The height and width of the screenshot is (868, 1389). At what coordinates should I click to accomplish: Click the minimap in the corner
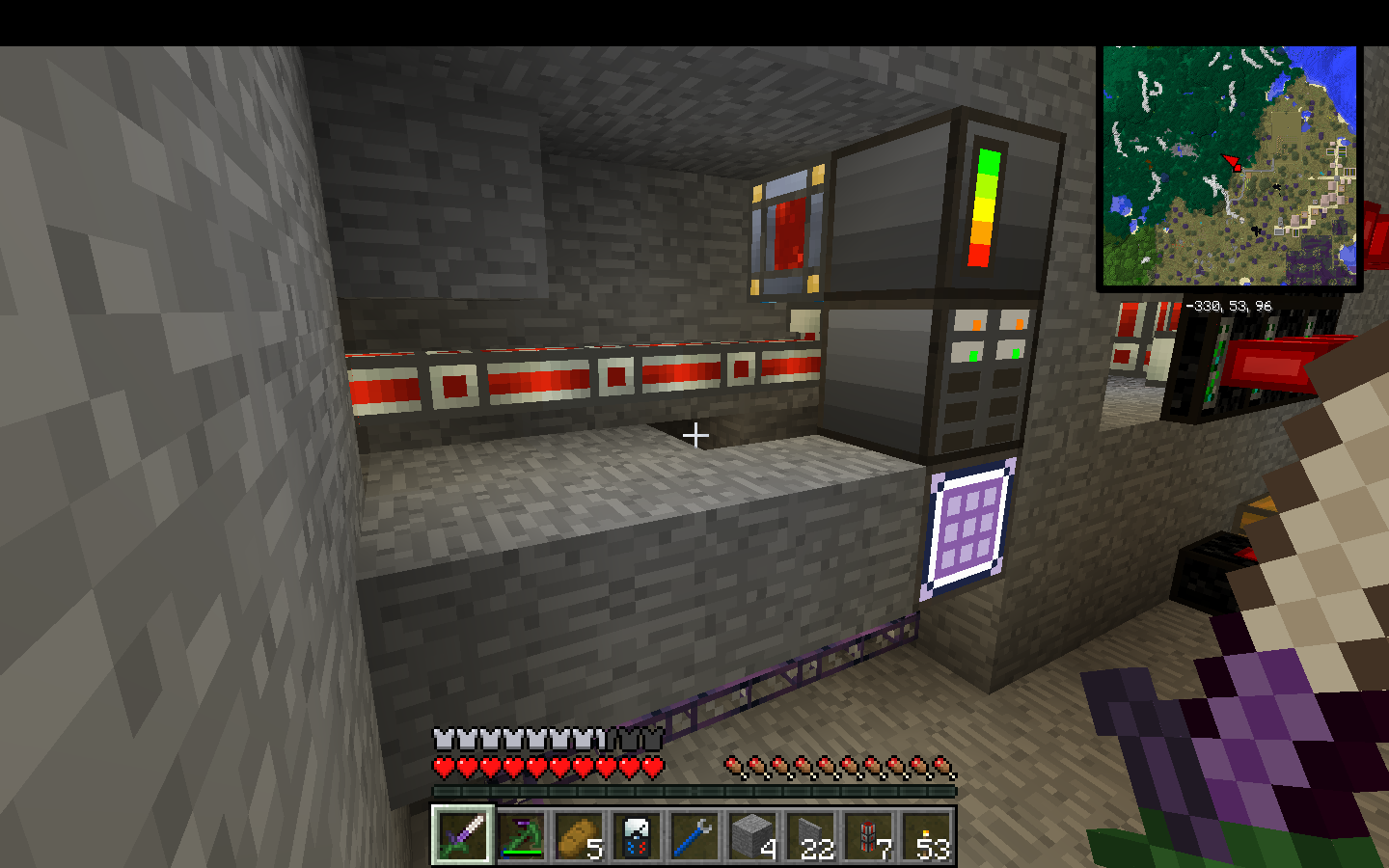[x=1230, y=166]
